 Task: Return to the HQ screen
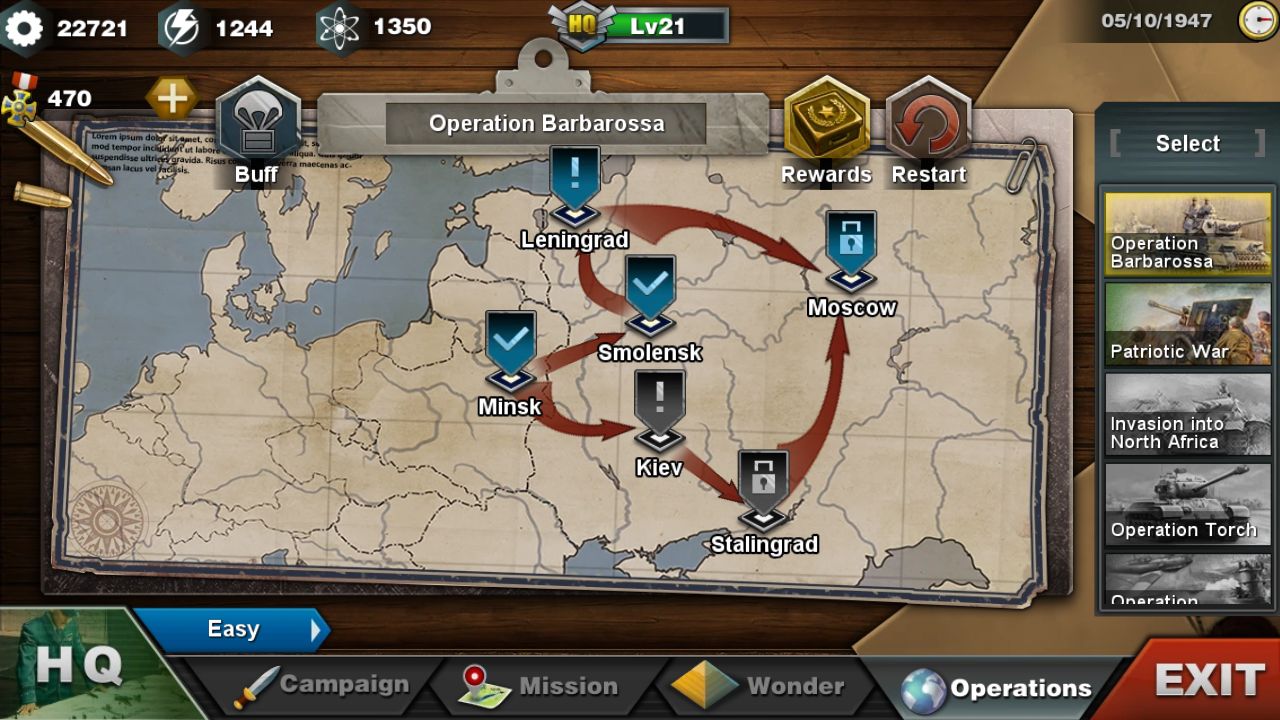point(80,665)
